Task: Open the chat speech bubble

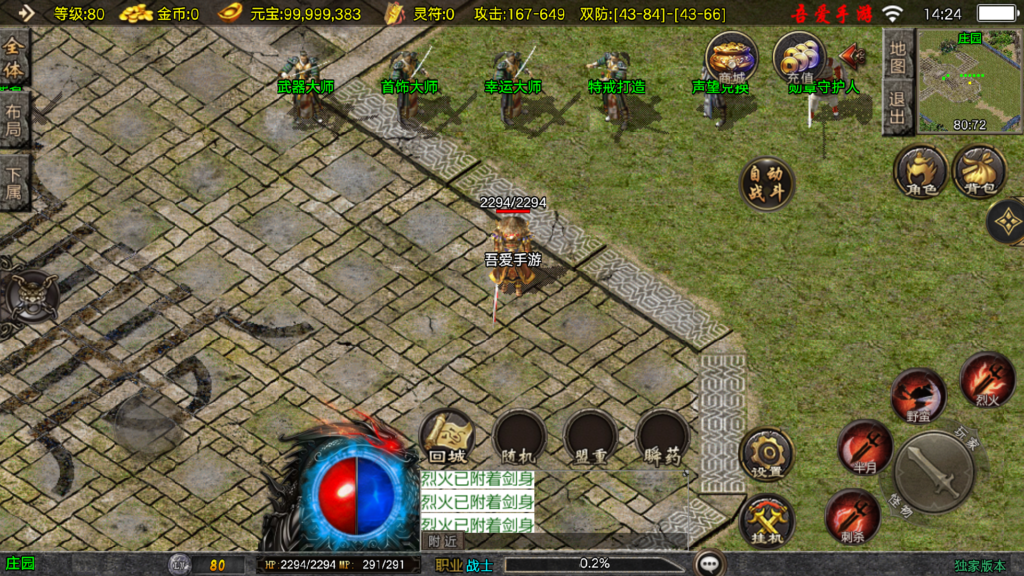Action: click(710, 564)
